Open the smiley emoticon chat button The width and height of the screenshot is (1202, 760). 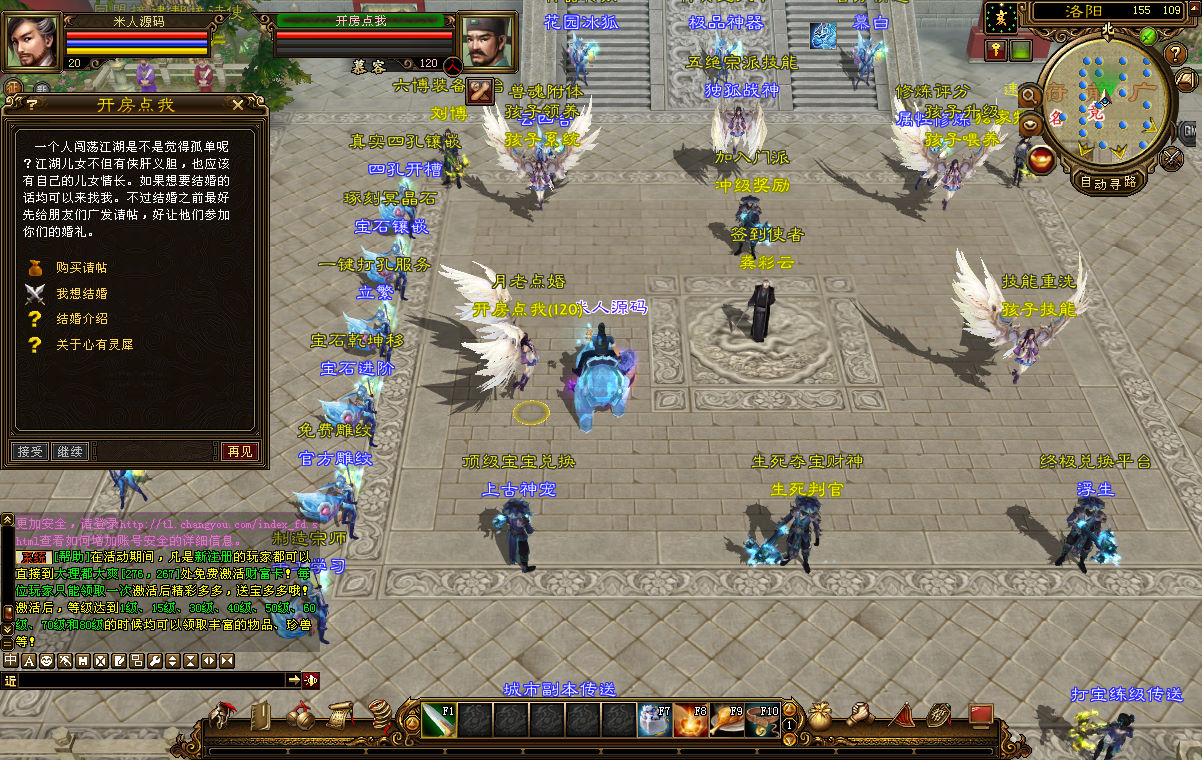(x=45, y=661)
